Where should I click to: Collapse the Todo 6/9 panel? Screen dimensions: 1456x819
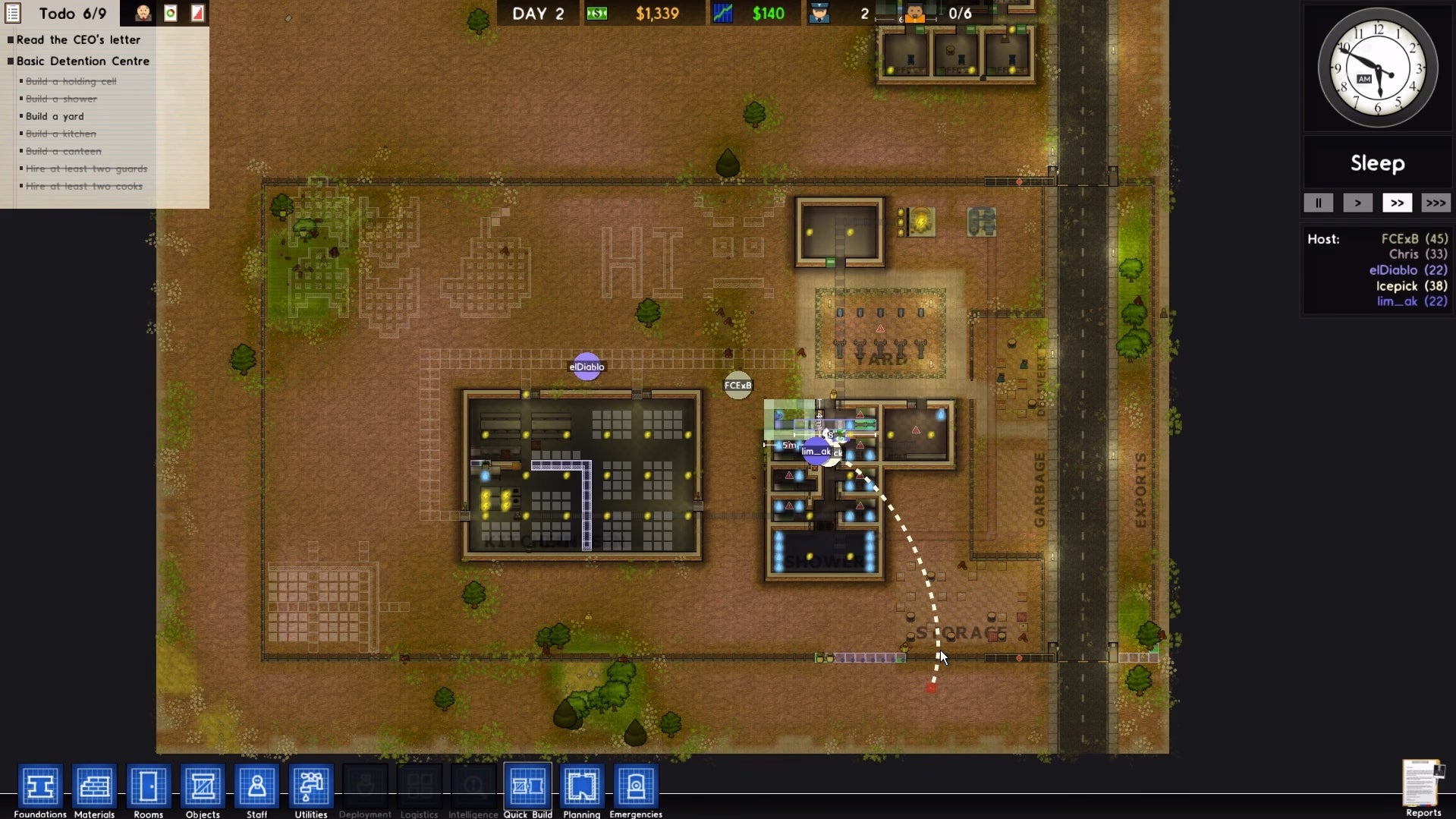click(x=13, y=13)
